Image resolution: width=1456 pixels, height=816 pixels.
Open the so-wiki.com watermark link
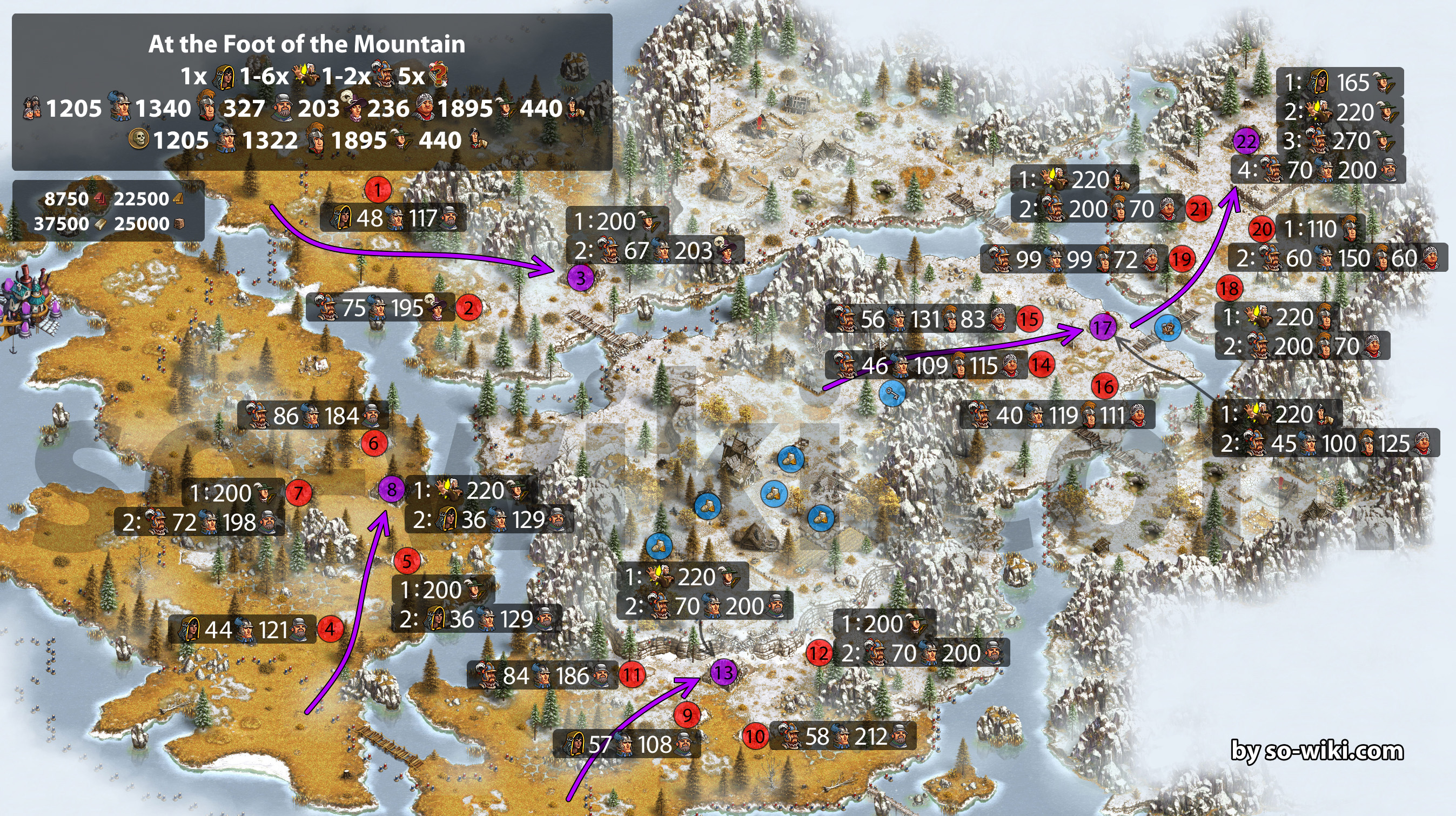coord(1317,751)
